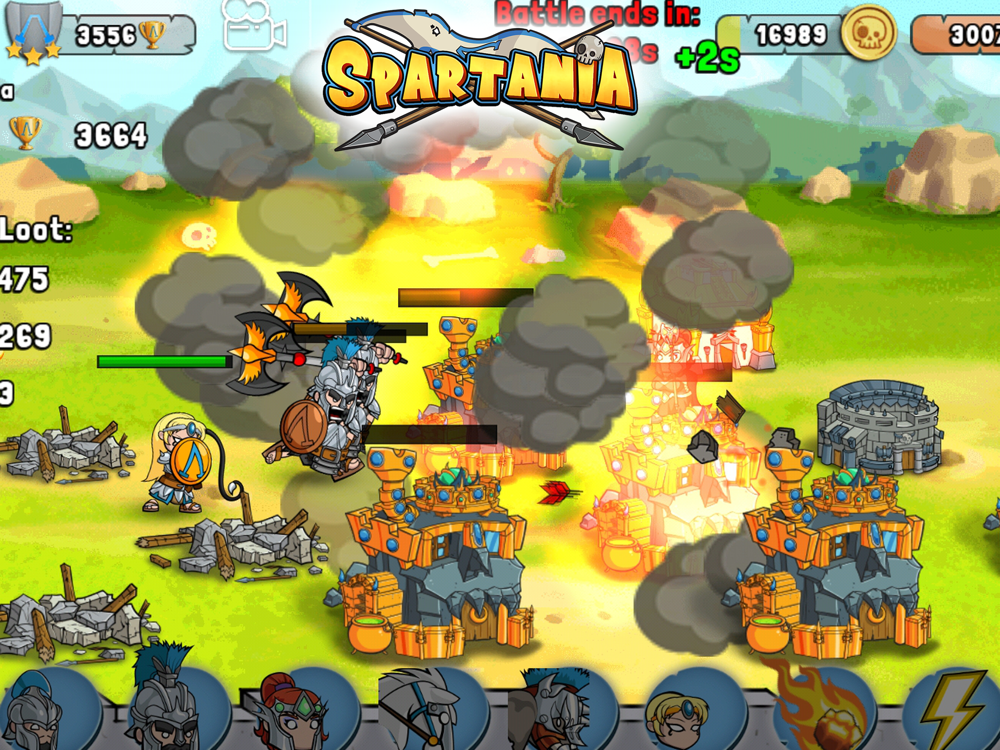The image size is (1000, 750).
Task: Activate the lightning bolt spell
Action: [x=948, y=712]
